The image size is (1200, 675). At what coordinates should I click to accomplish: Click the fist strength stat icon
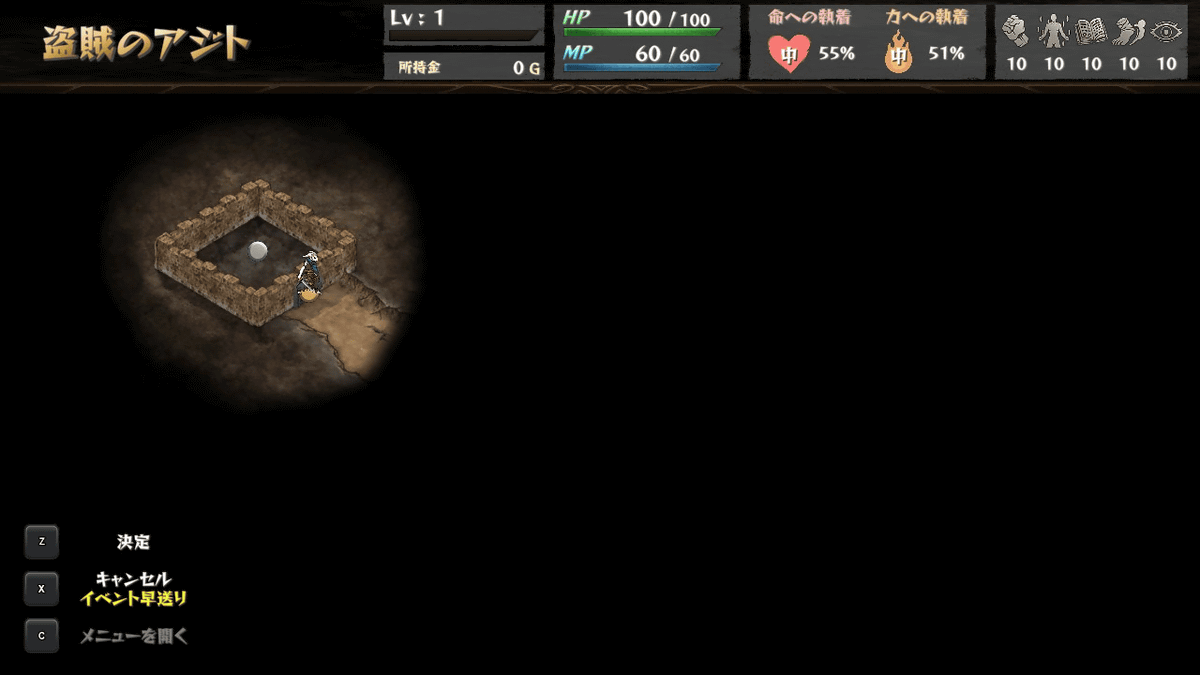[1016, 33]
